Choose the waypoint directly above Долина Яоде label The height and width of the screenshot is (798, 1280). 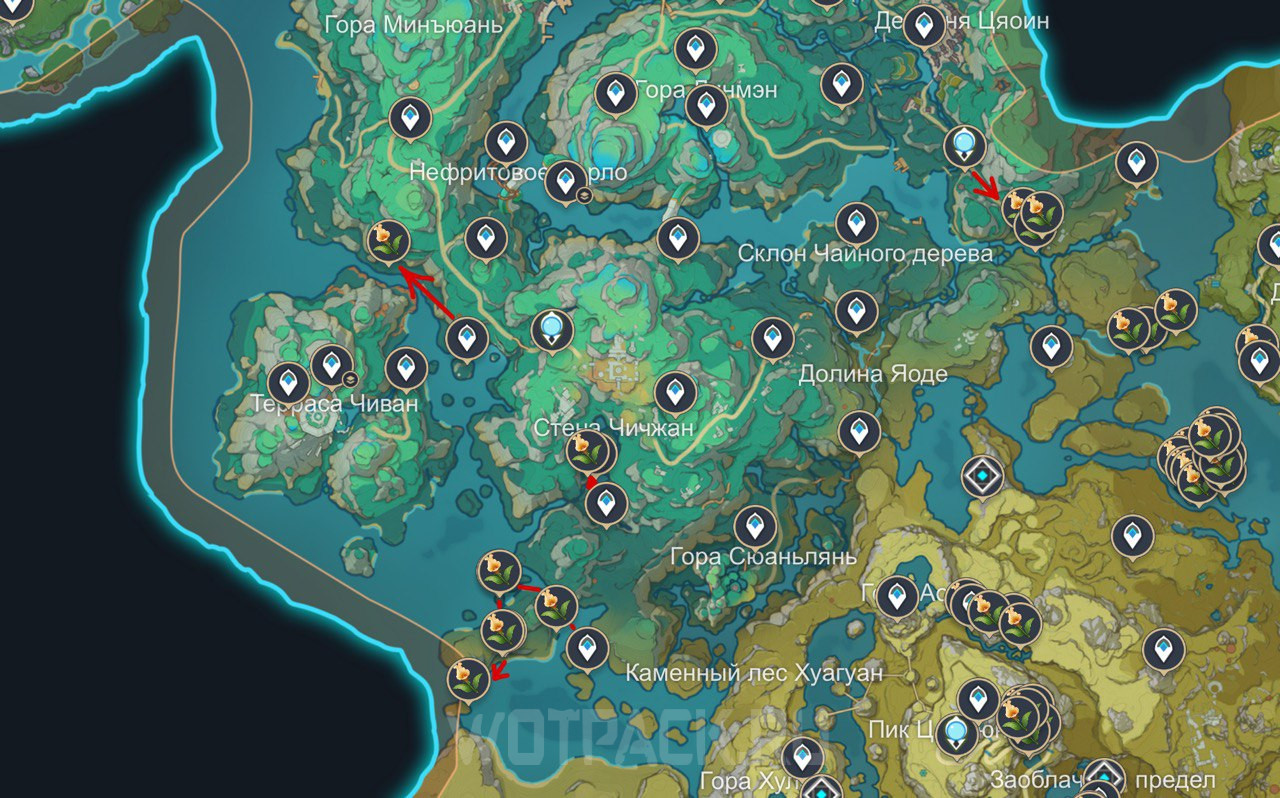[856, 311]
